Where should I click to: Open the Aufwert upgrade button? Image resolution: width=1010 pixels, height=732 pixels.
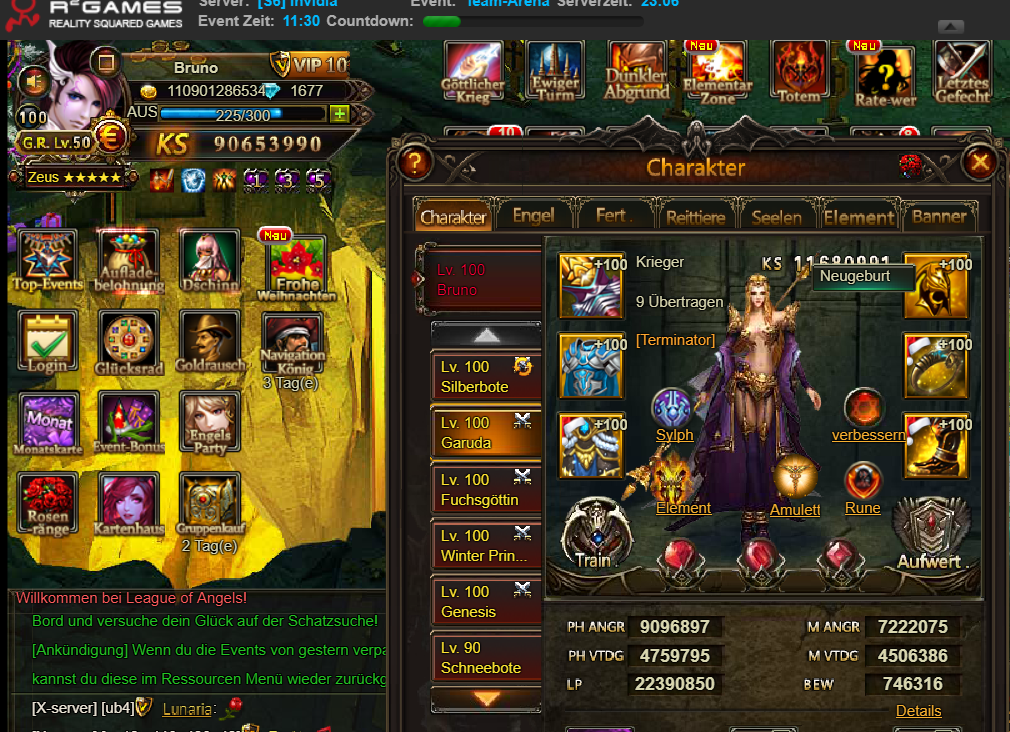(x=928, y=532)
